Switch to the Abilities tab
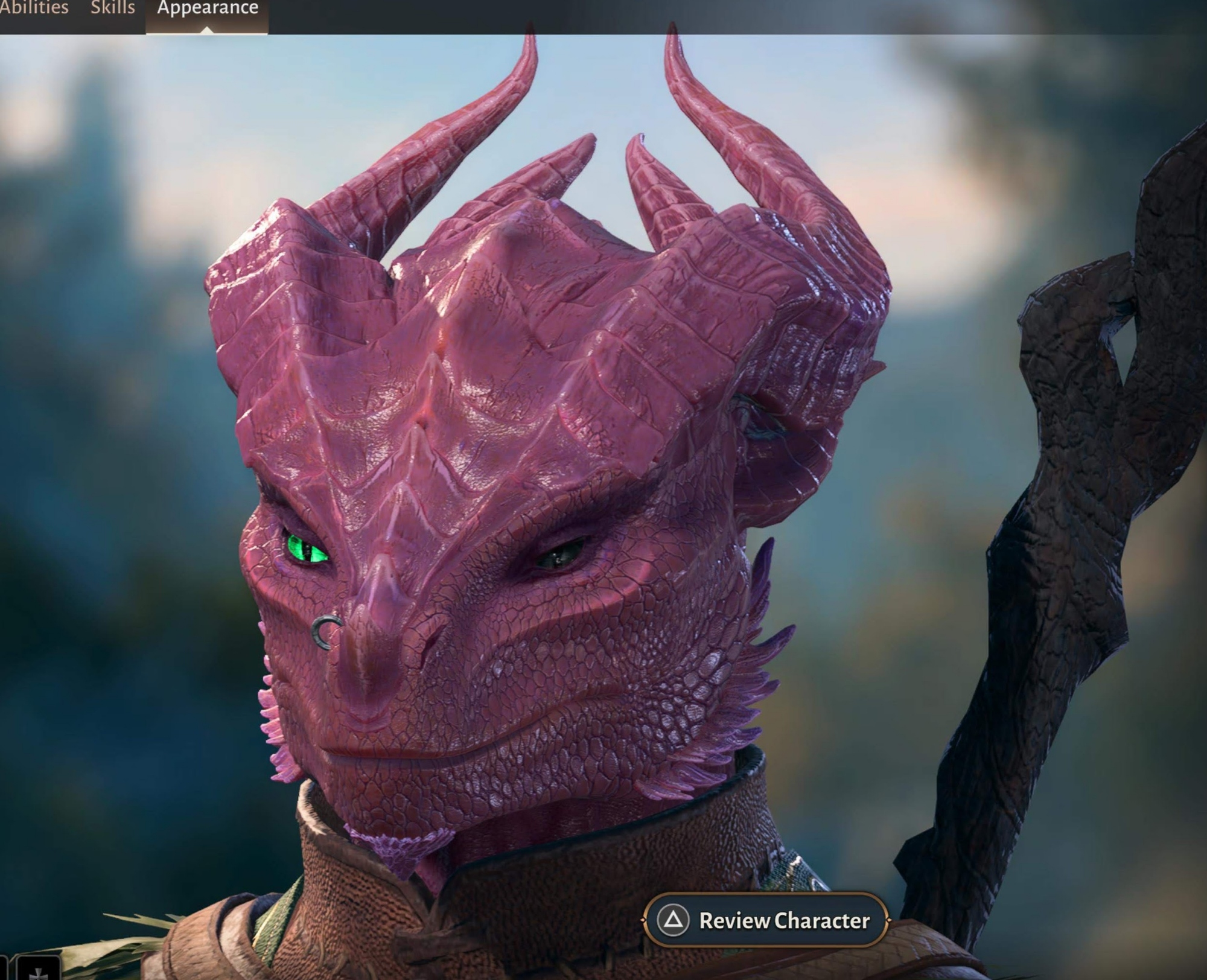Image resolution: width=1207 pixels, height=980 pixels. pyautogui.click(x=34, y=8)
